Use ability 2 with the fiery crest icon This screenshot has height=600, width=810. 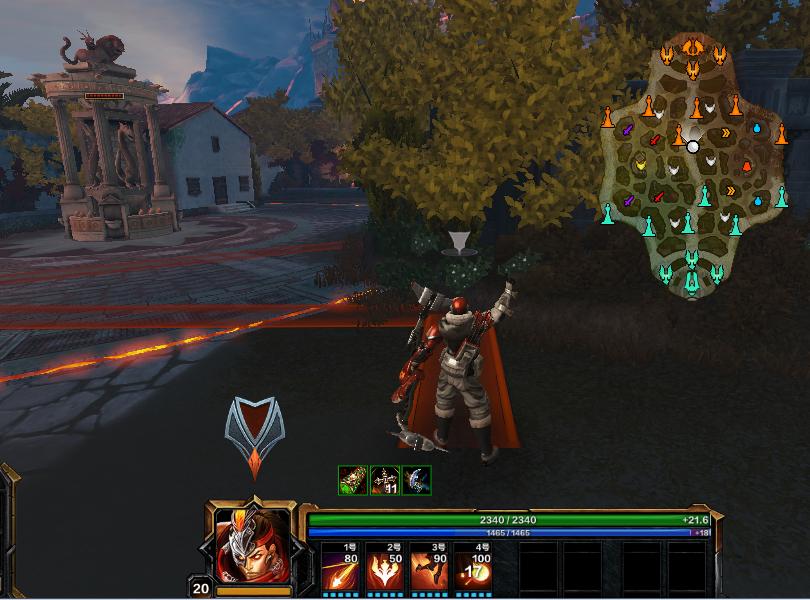pos(384,569)
